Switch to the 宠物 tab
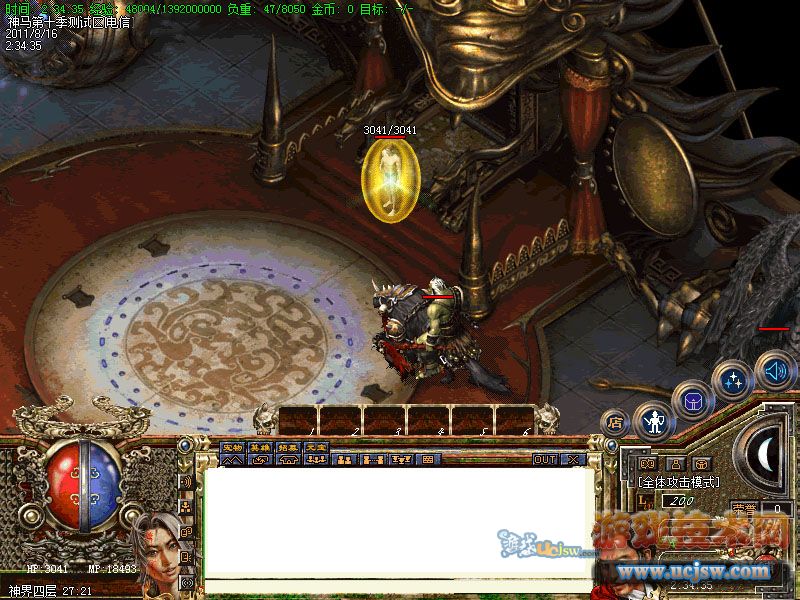800x600 pixels. 232,446
